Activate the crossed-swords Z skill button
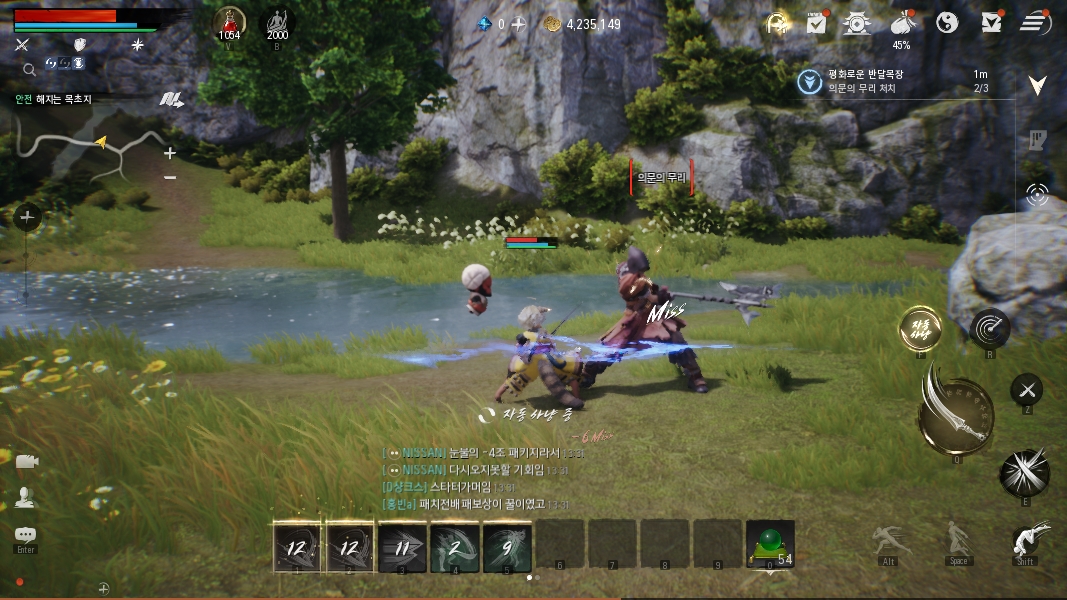 coord(1026,390)
